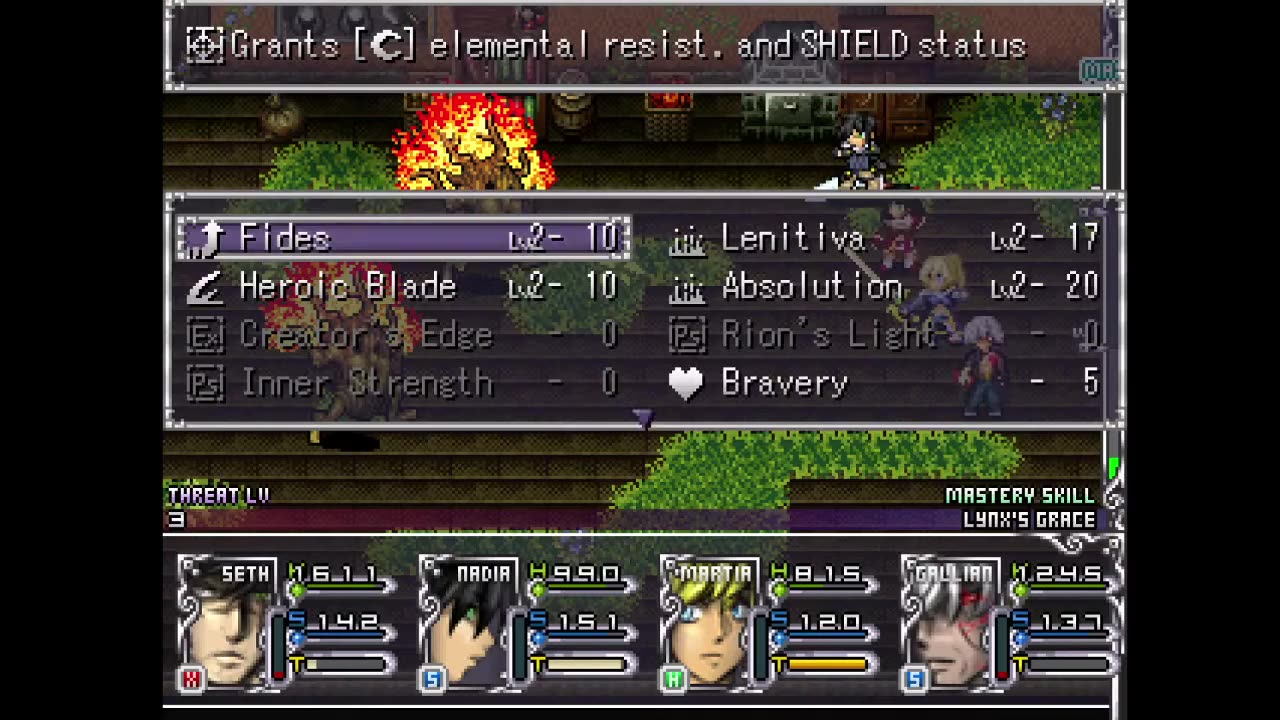Choose the Inner Strength passive entry
The width and height of the screenshot is (1280, 720).
[403, 383]
